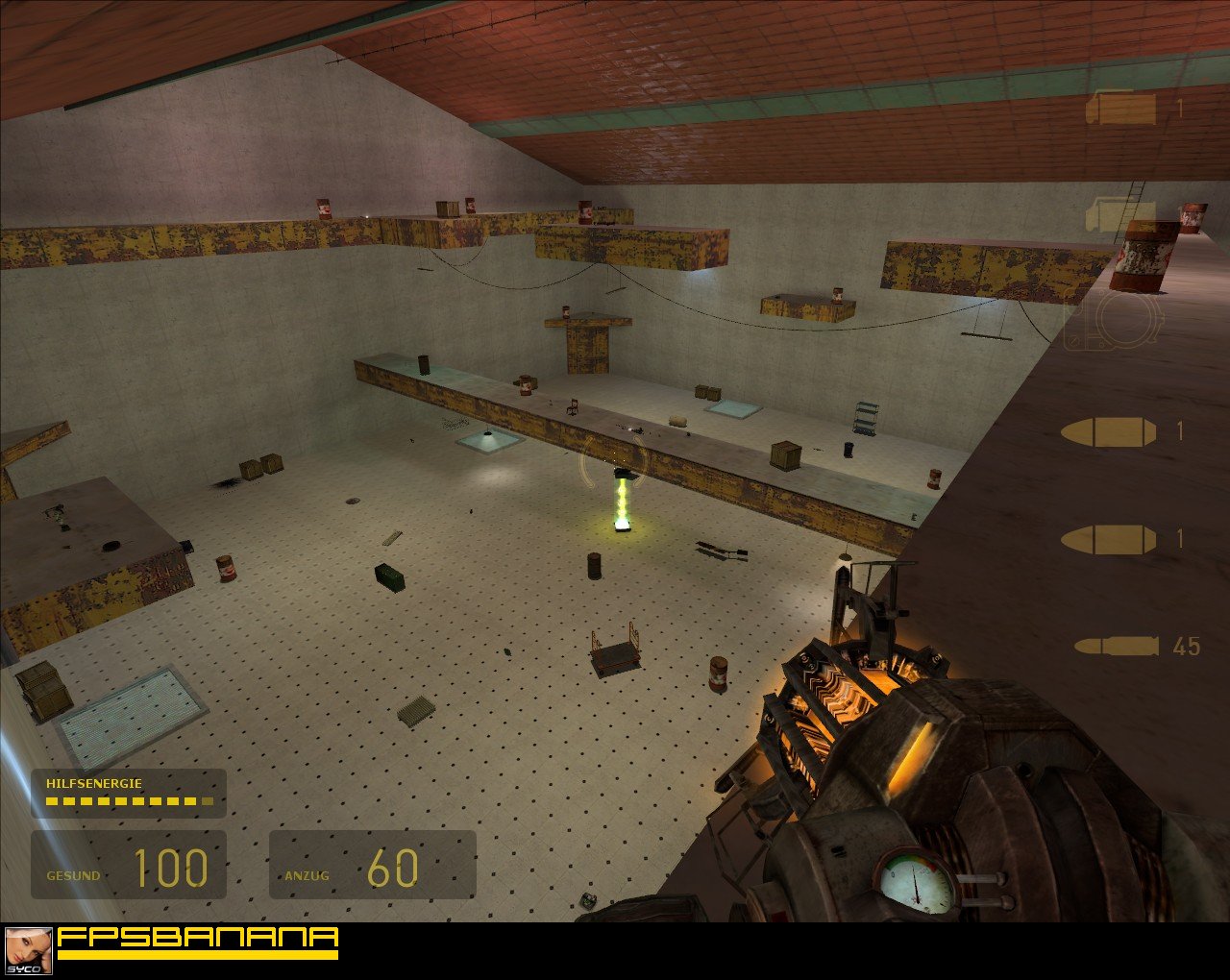1230x980 pixels.
Task: Select the small bullet icon beside 45
Action: 1116,646
